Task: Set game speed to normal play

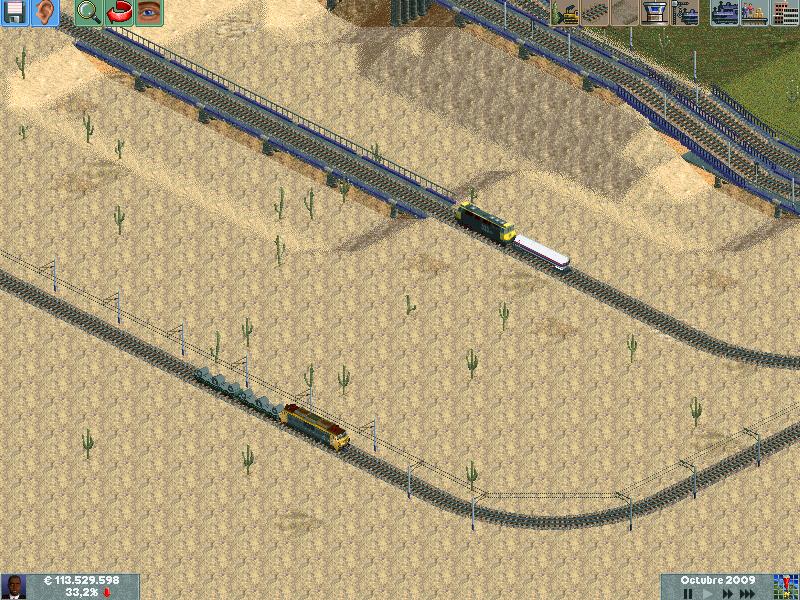Action: (x=707, y=594)
